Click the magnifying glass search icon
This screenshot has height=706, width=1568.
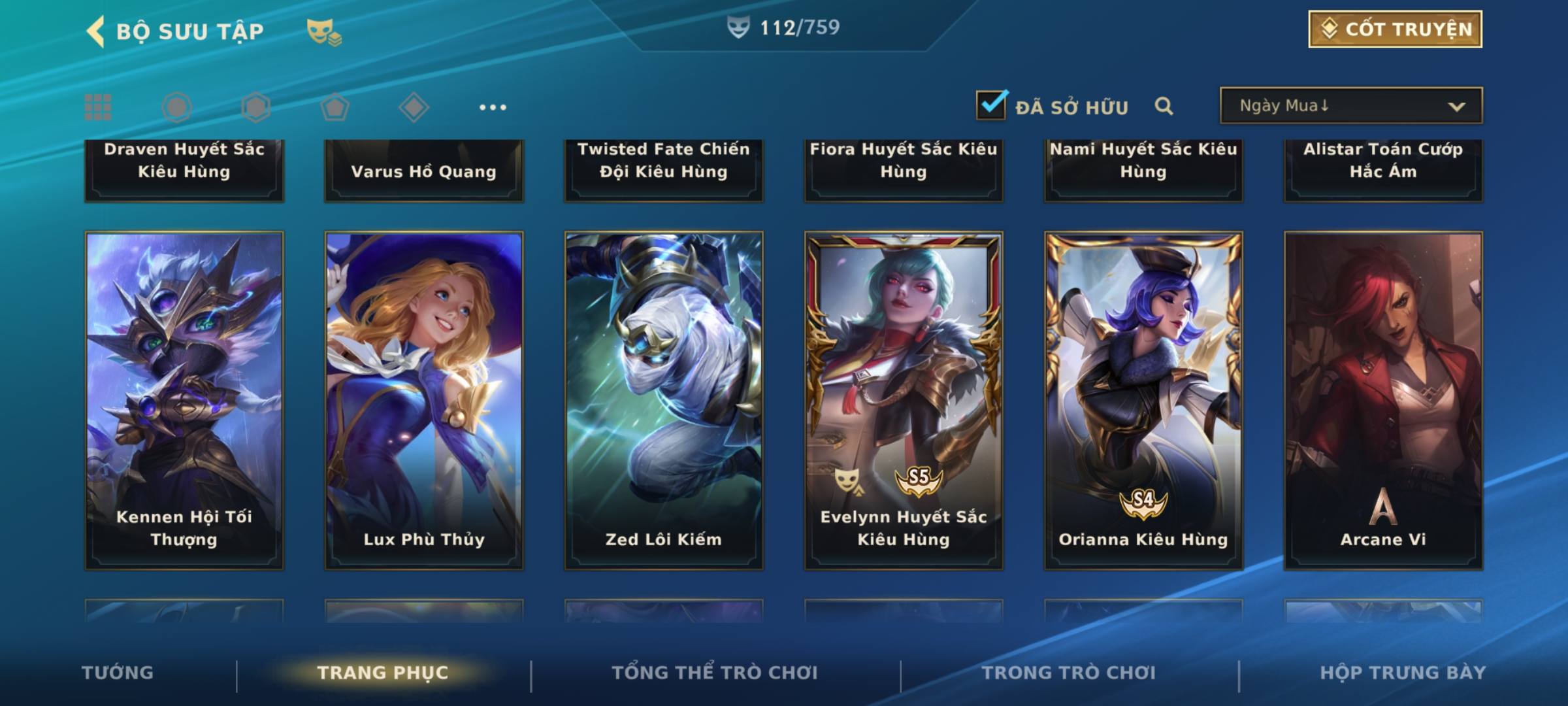tap(1164, 106)
